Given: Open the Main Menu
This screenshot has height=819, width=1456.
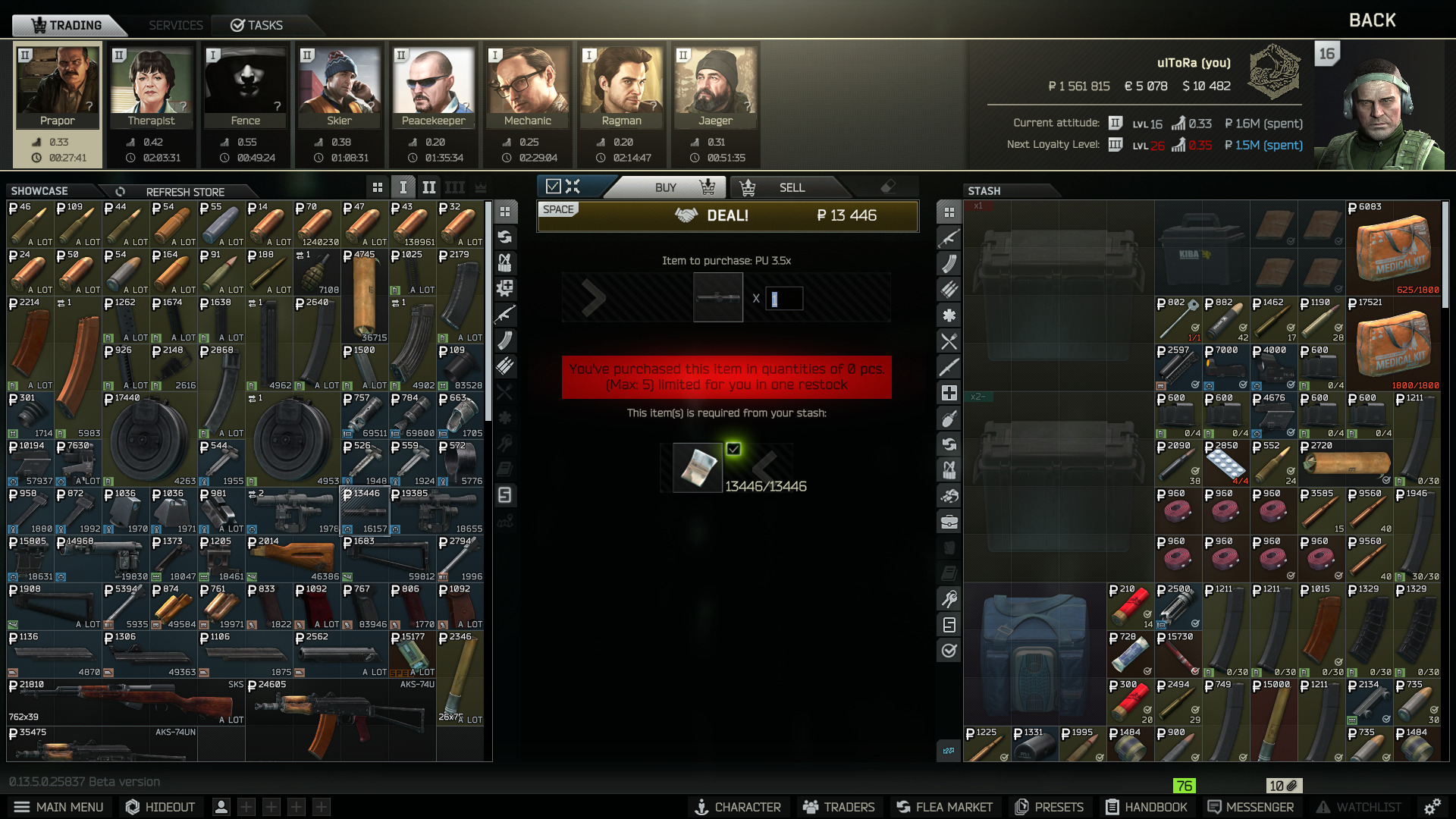Looking at the screenshot, I should point(58,807).
